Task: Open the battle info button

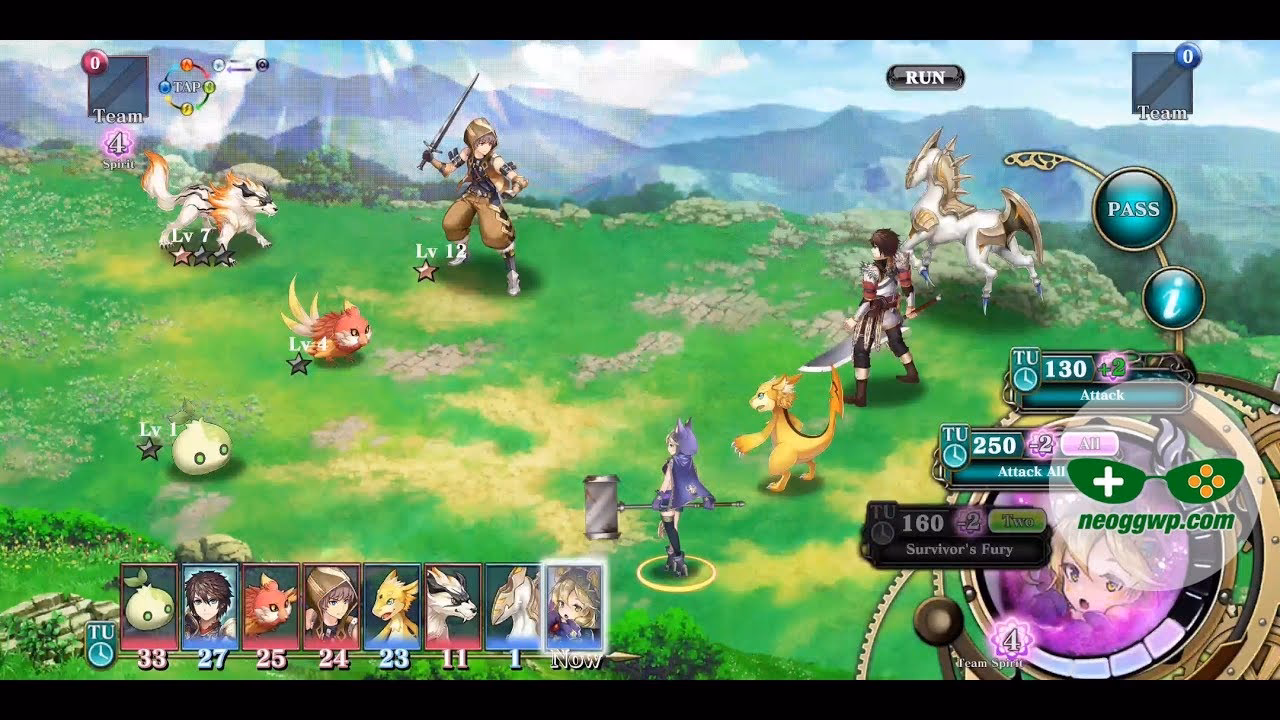Action: 1173,298
